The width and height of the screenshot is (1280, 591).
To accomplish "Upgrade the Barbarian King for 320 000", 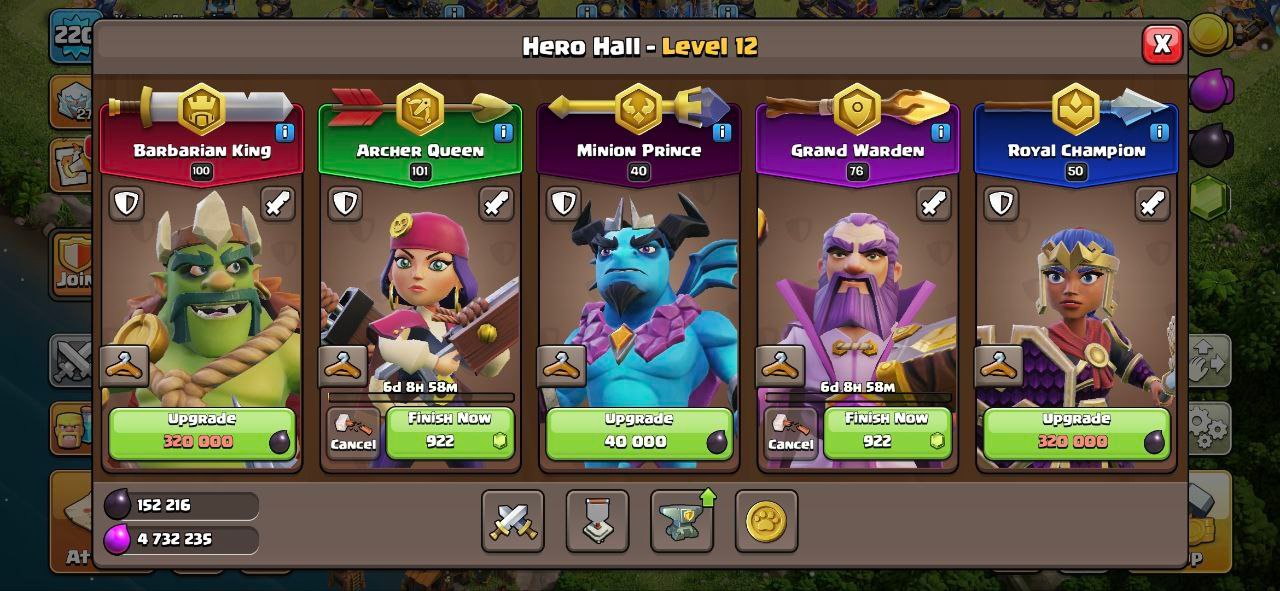I will click(202, 432).
